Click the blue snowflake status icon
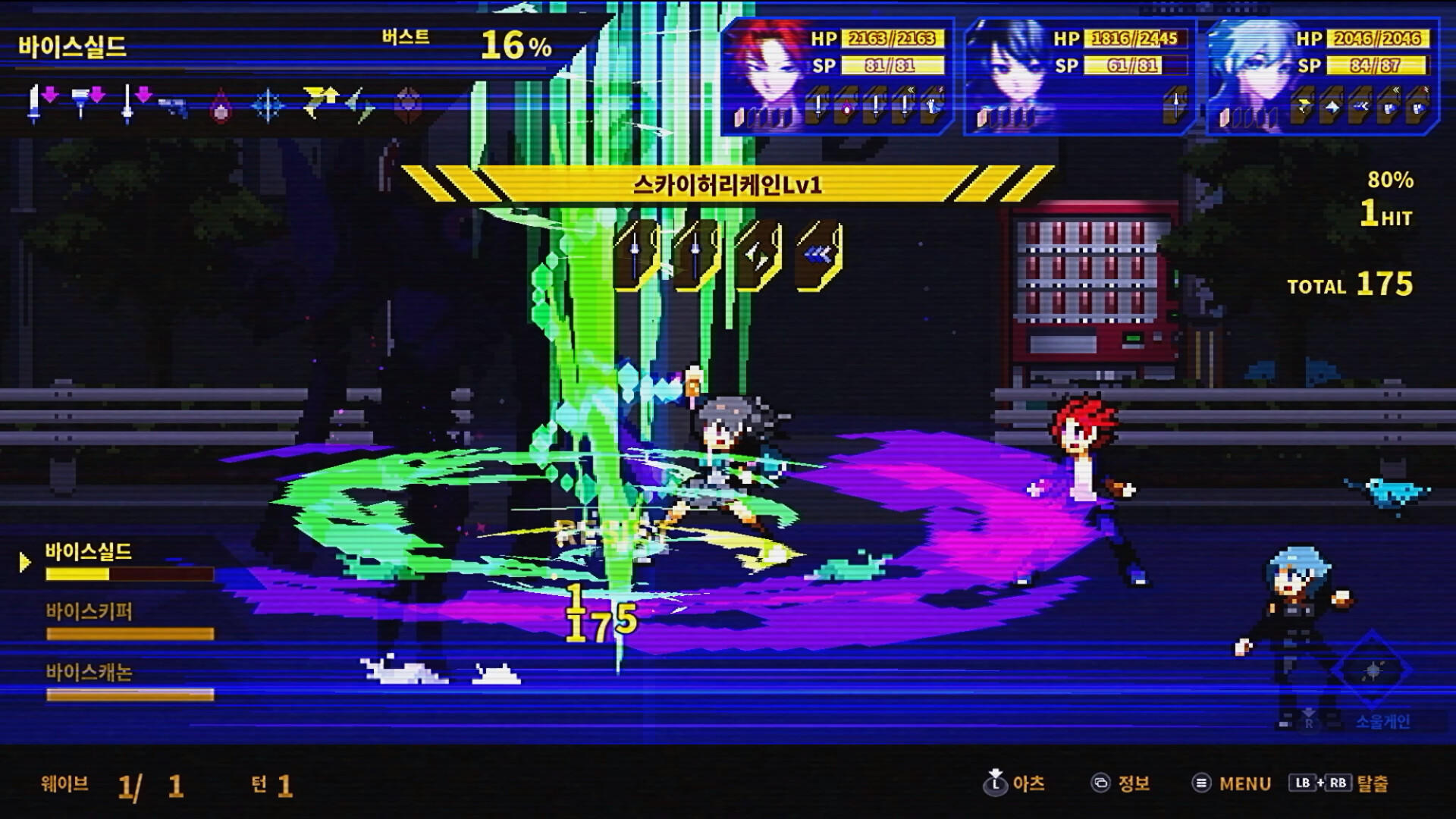 [267, 106]
